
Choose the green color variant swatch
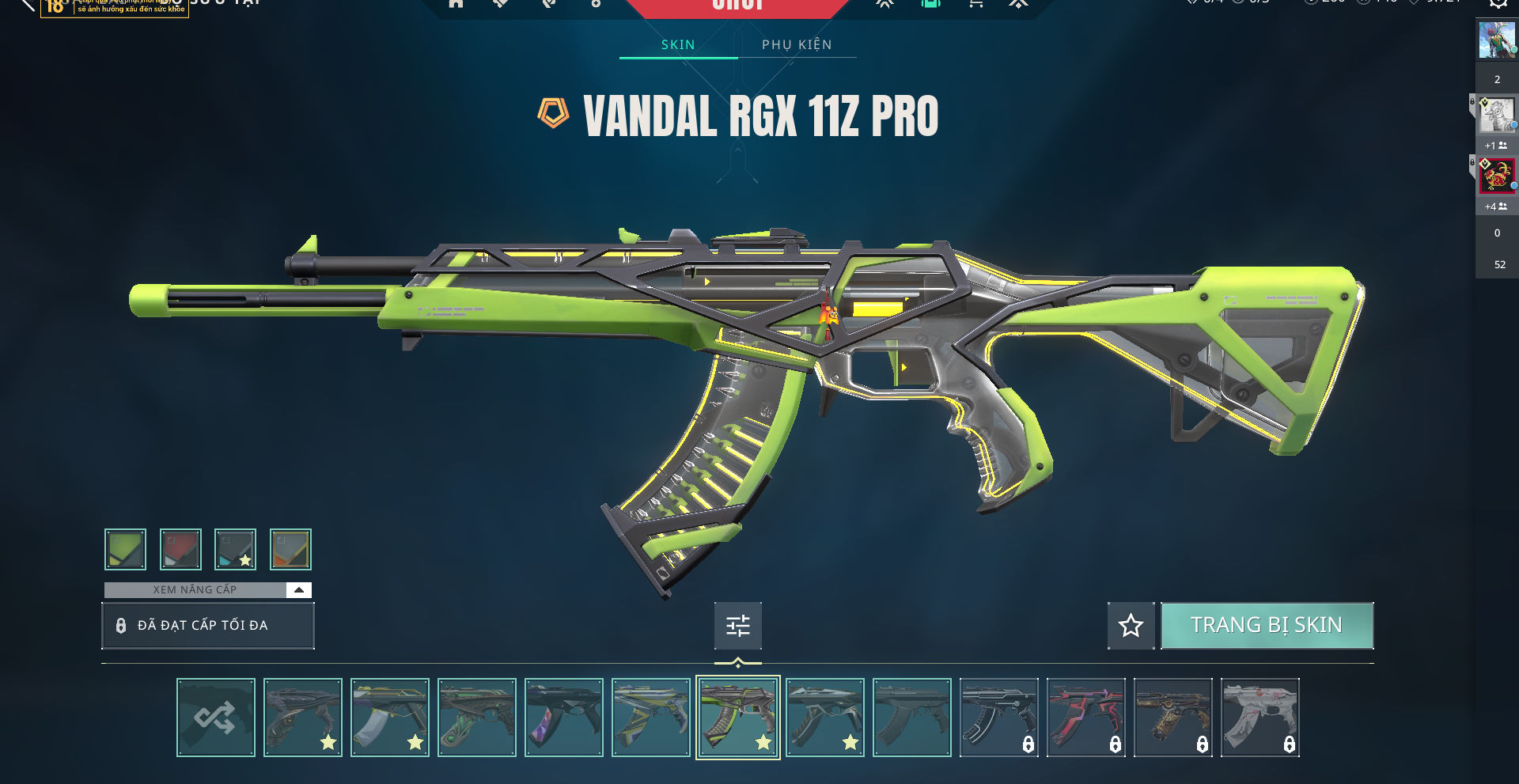pyautogui.click(x=125, y=549)
